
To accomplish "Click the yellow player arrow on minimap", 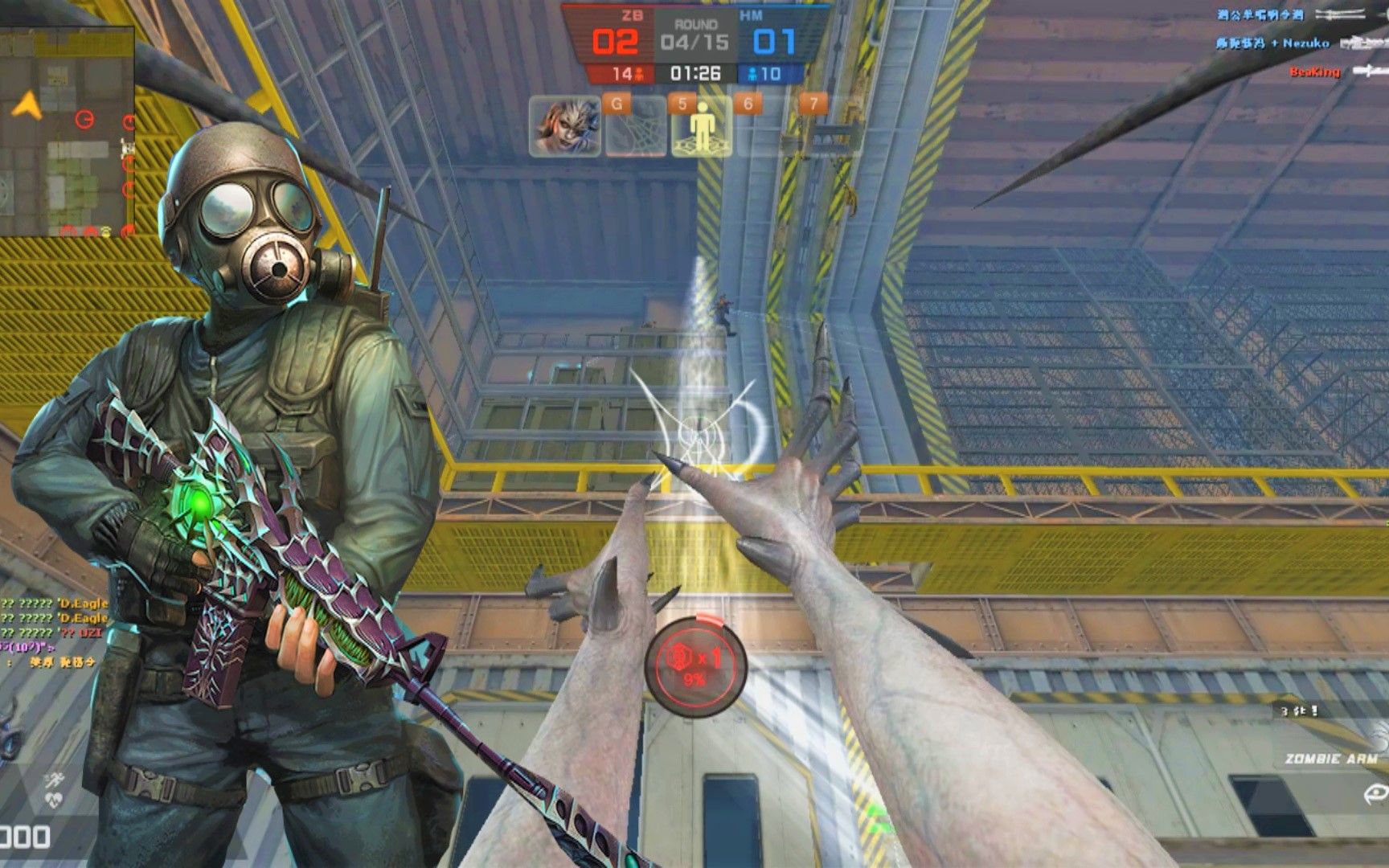I will point(27,105).
